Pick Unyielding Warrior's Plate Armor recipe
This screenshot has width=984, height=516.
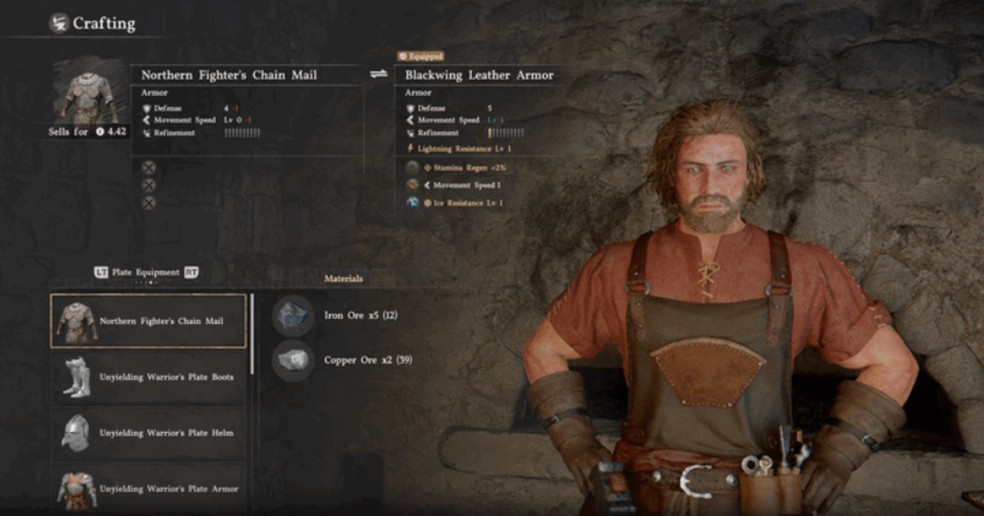tap(148, 488)
